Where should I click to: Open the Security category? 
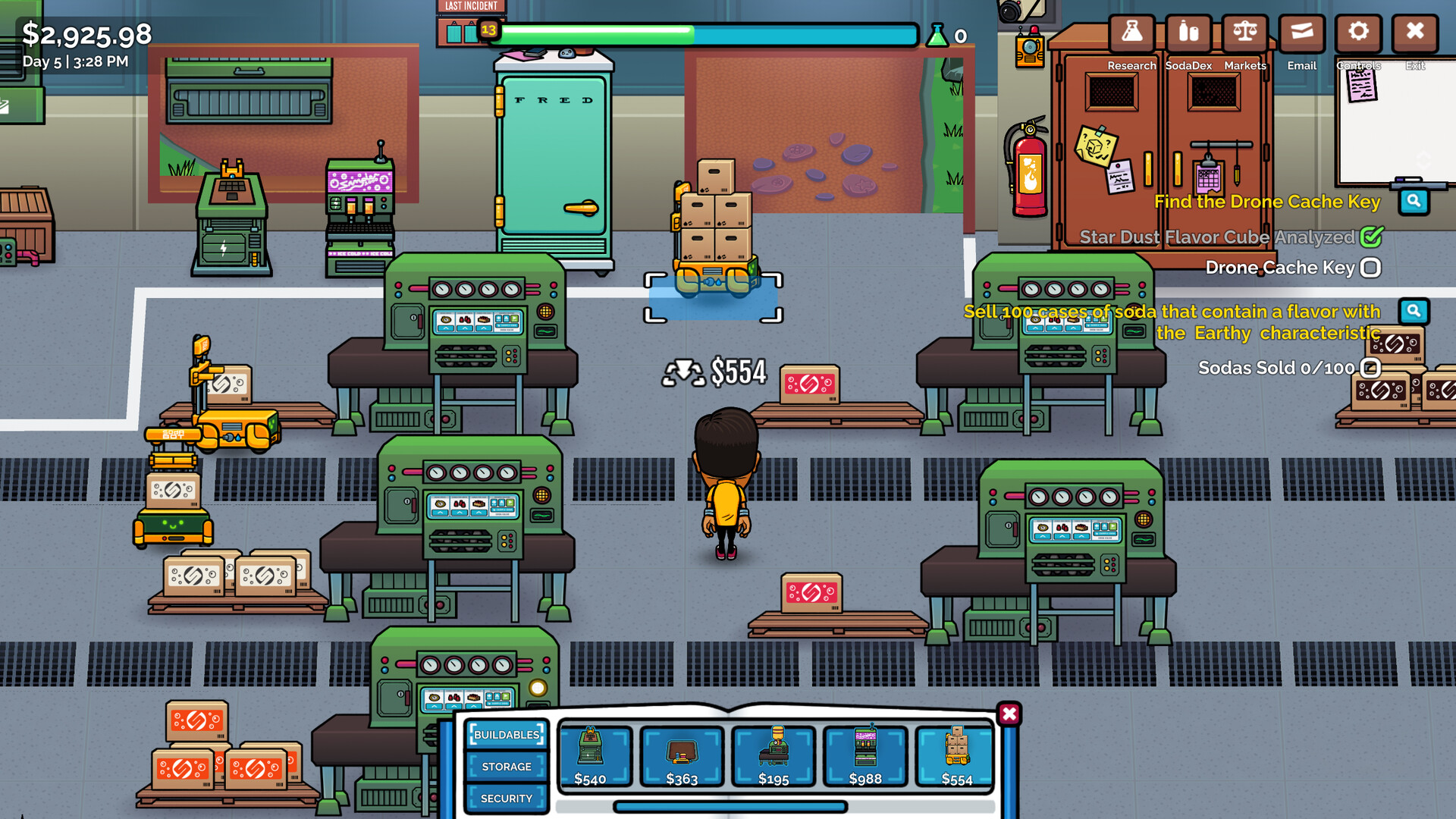(506, 799)
